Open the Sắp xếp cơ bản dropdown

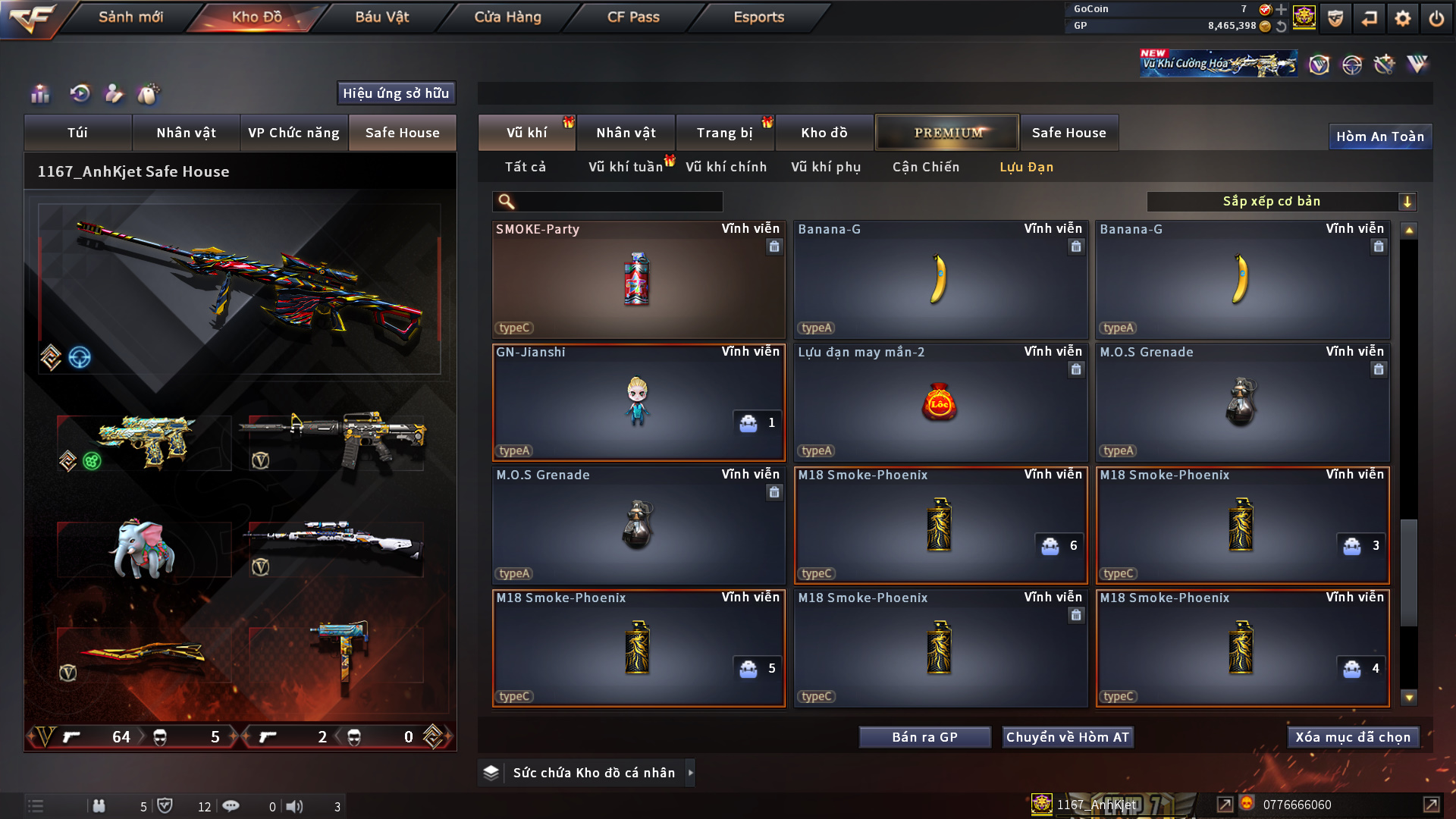(1280, 202)
